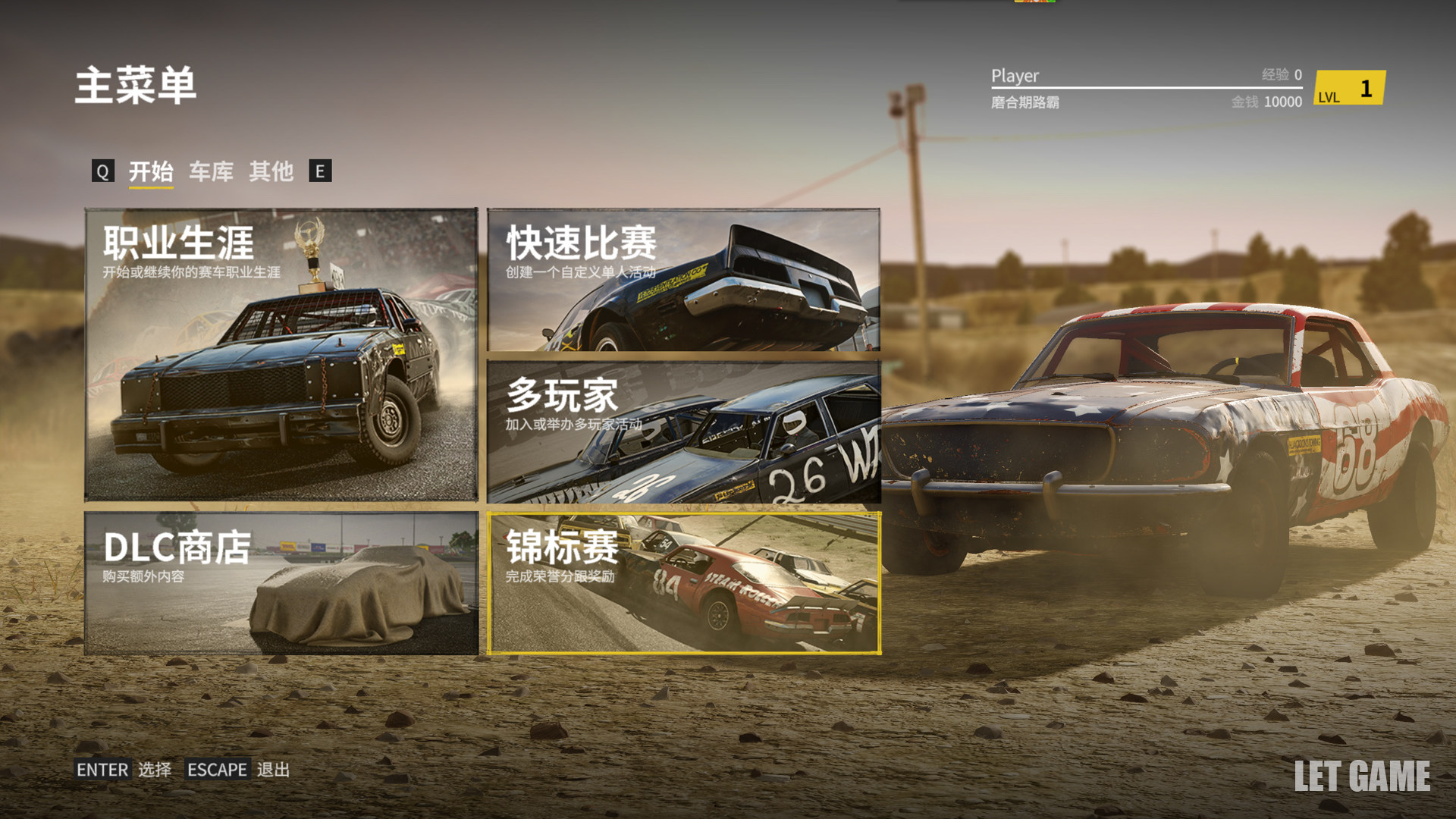Switch to the 其他 tab
This screenshot has height=819, width=1456.
click(271, 171)
